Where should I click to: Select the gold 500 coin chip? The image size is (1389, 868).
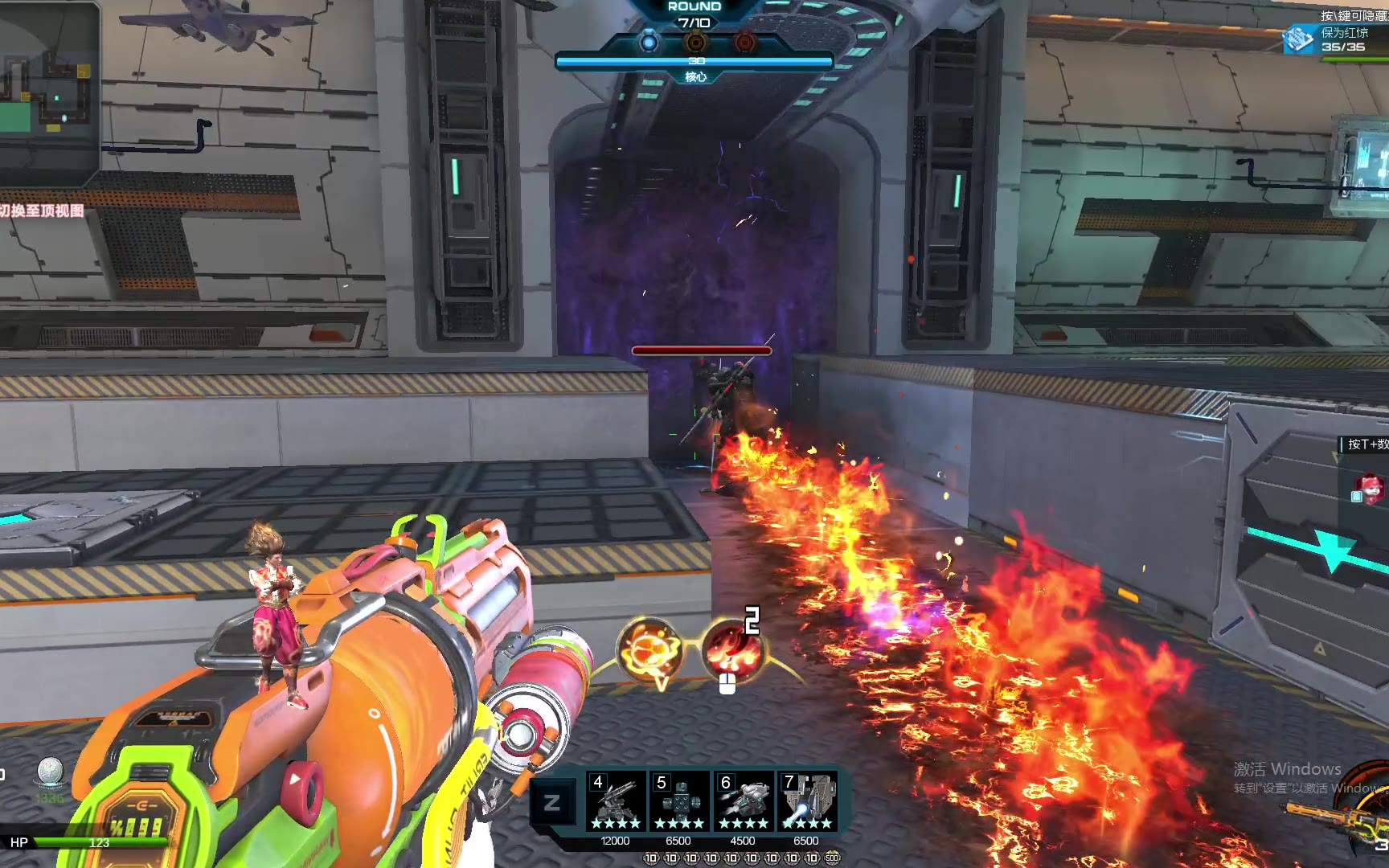pyautogui.click(x=832, y=858)
